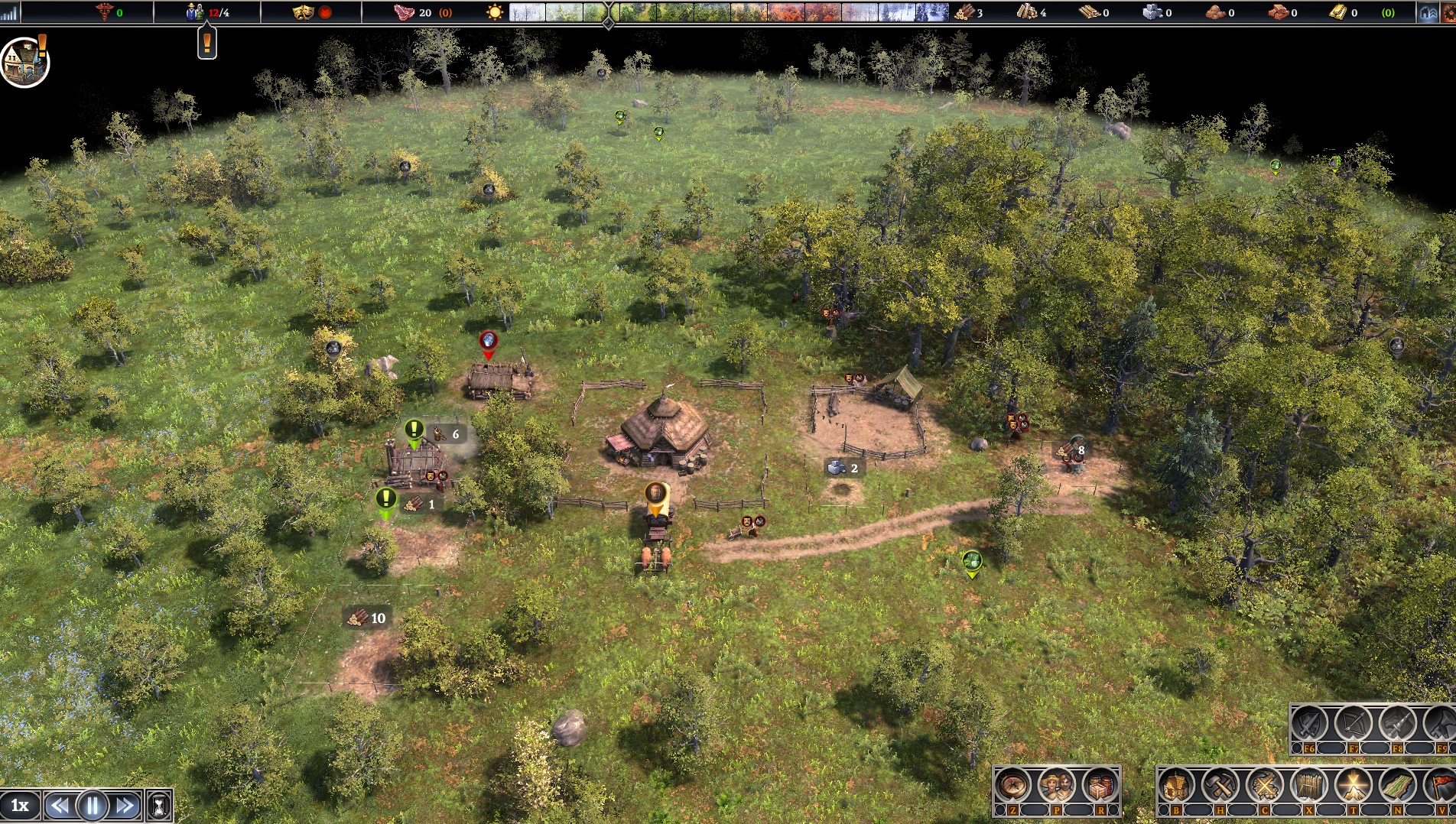
Task: Open the entertainment masks panel
Action: pos(304,12)
